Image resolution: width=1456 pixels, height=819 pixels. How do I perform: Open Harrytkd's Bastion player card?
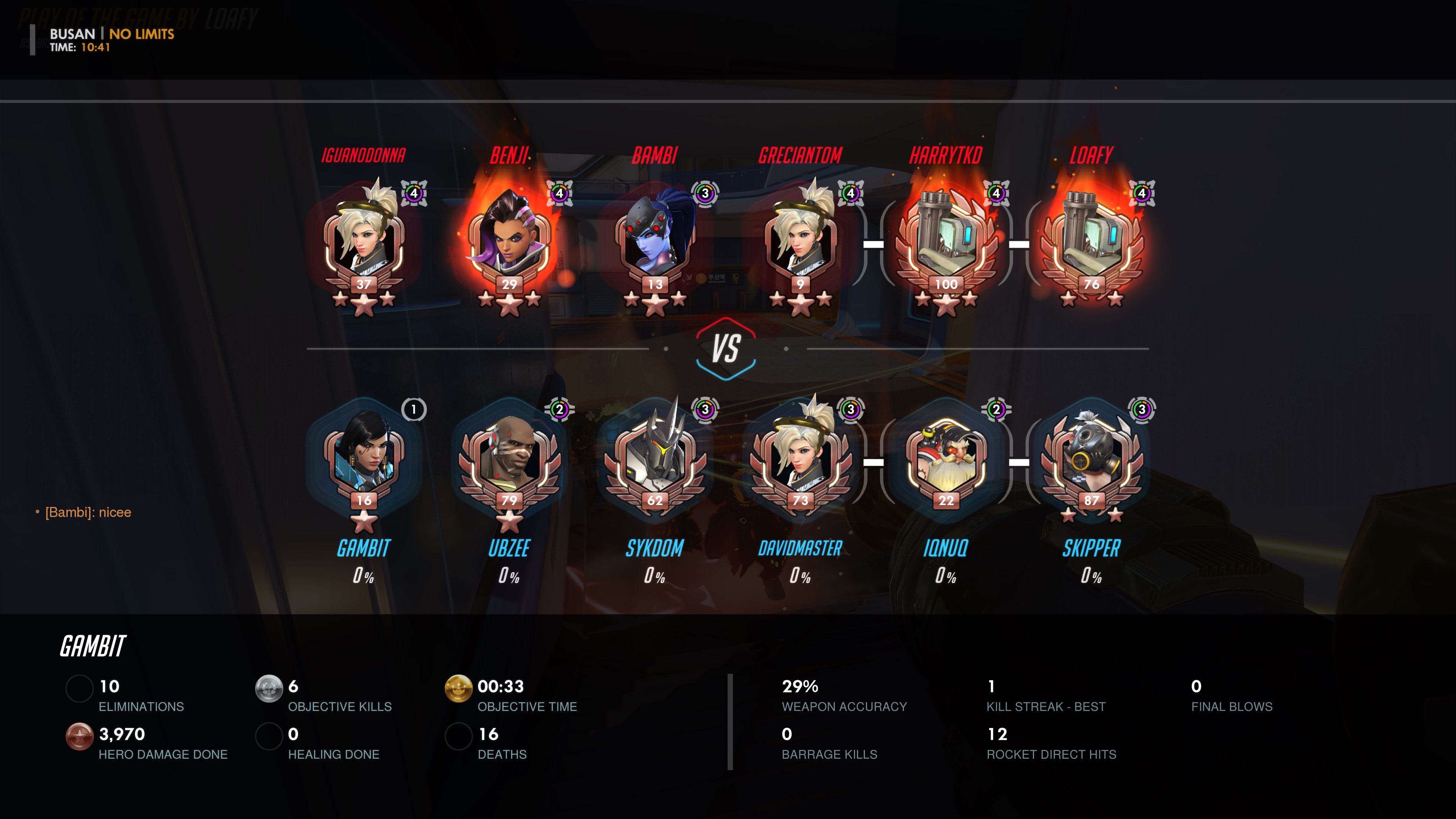point(946,237)
